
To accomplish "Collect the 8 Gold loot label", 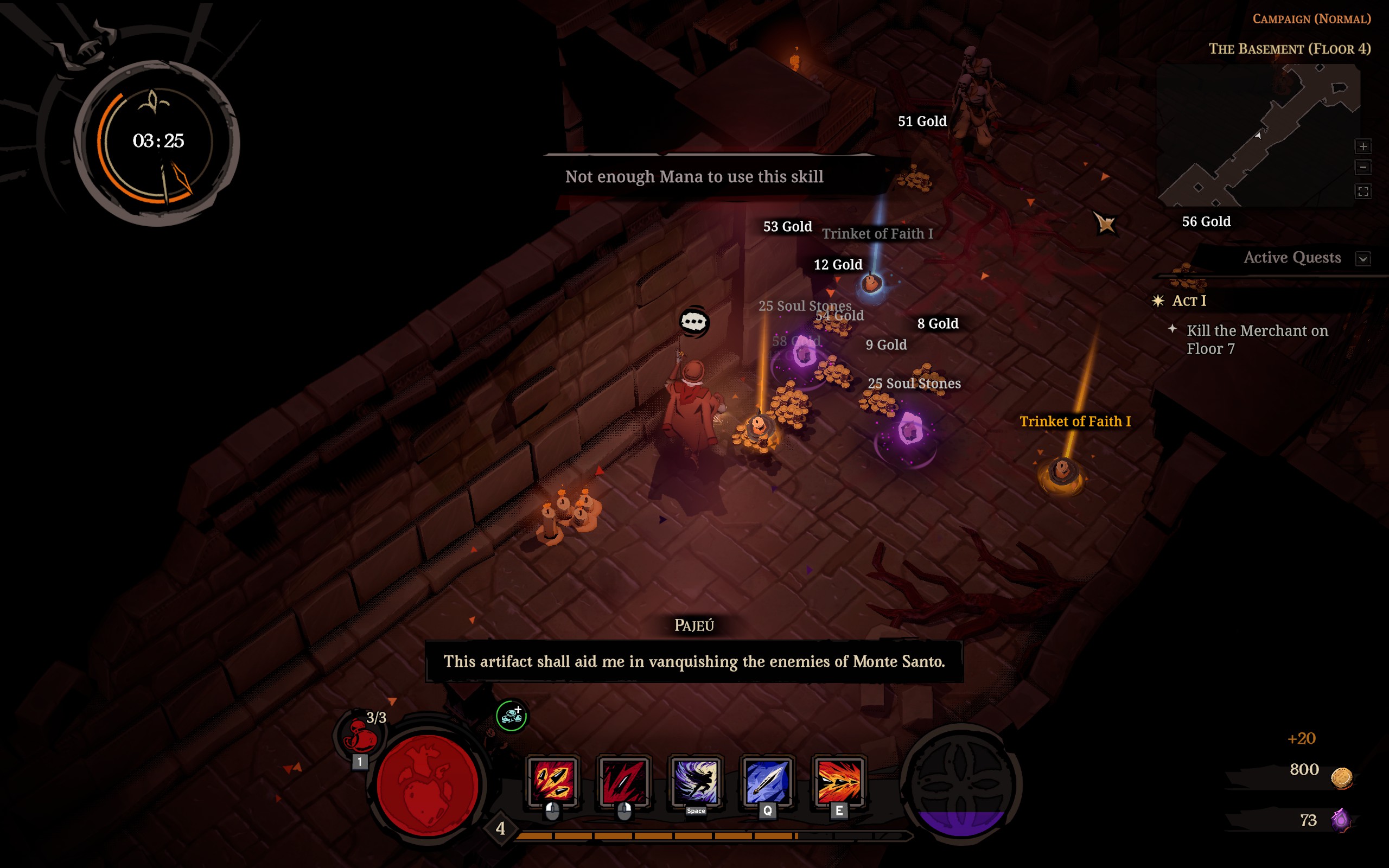I will [x=937, y=324].
